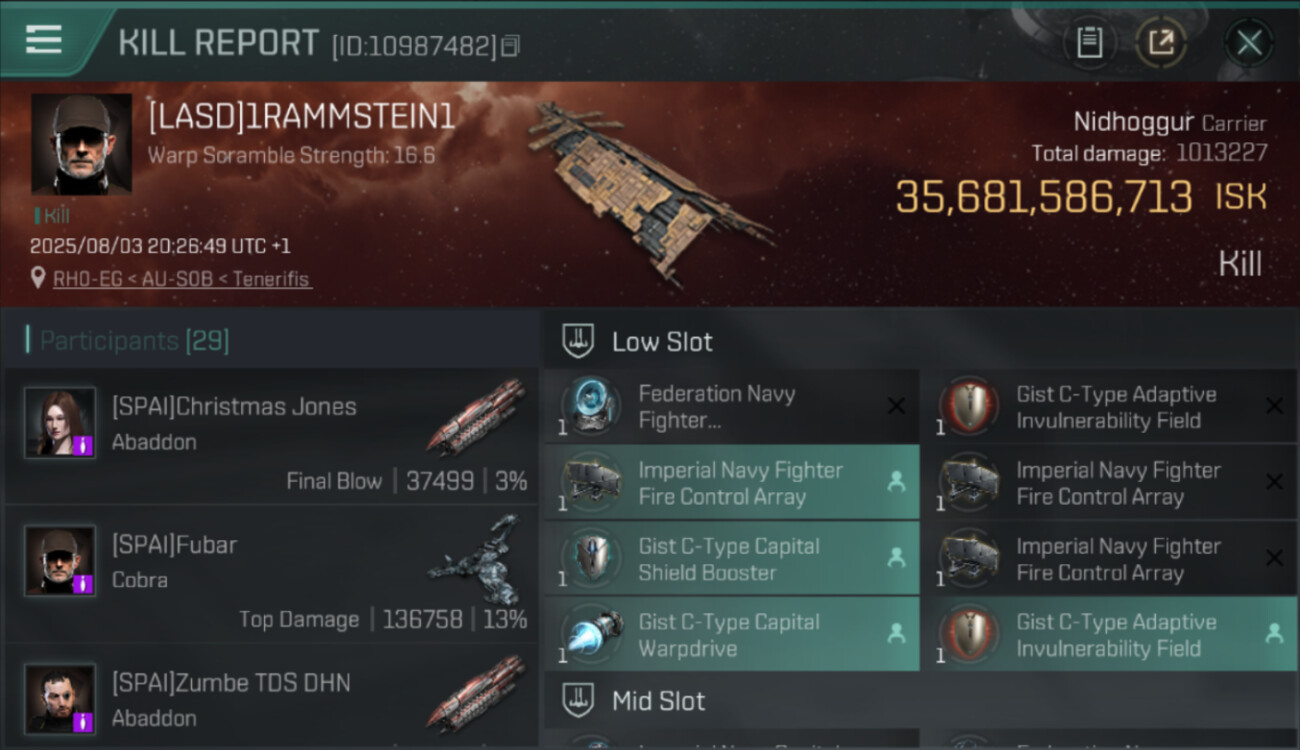Viewport: 1300px width, 750px height.
Task: Select highlighted Gist C-Type Adaptive Invulnerability Field
Action: click(1108, 635)
